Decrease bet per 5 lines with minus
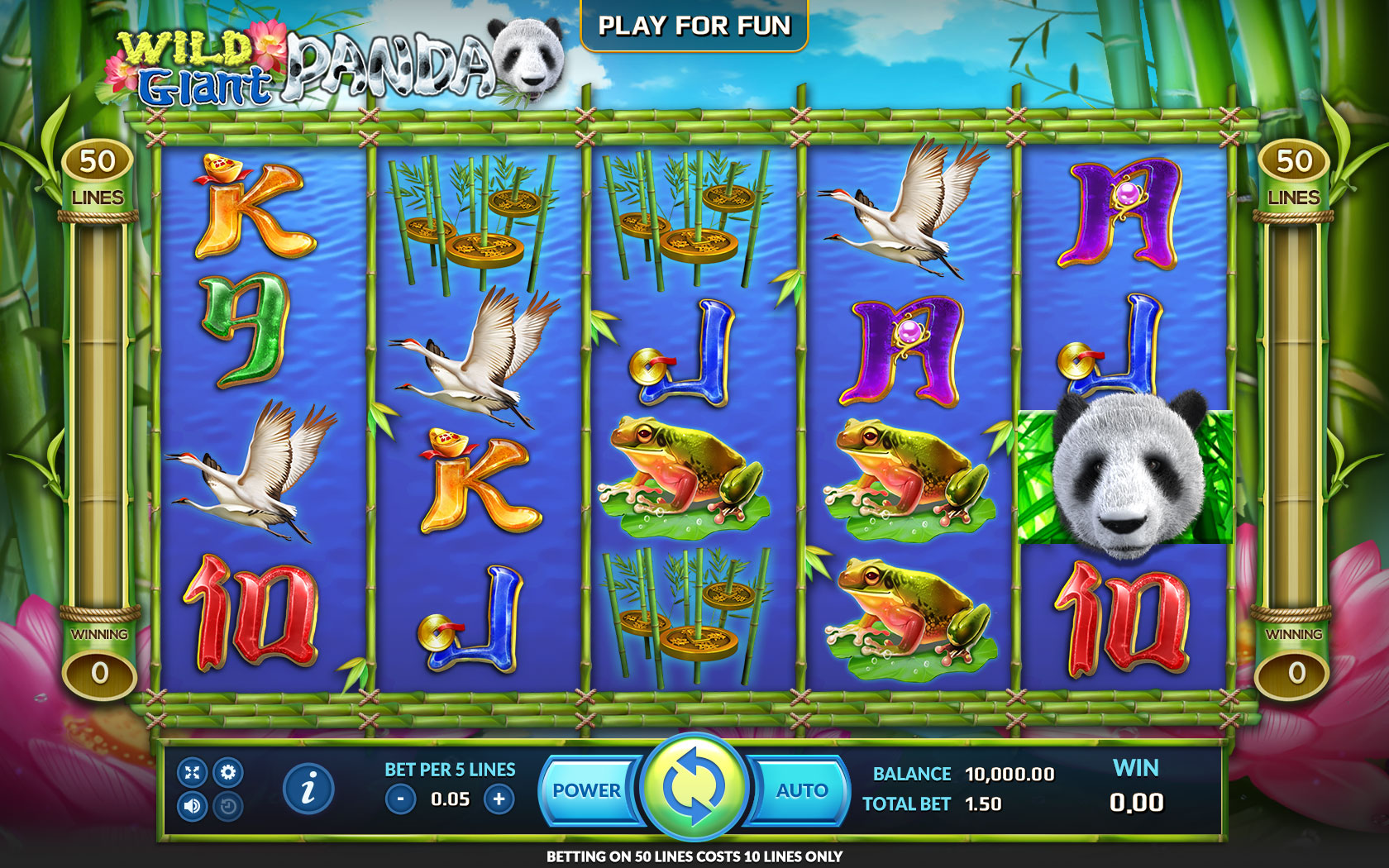The width and height of the screenshot is (1389, 868). (x=401, y=799)
